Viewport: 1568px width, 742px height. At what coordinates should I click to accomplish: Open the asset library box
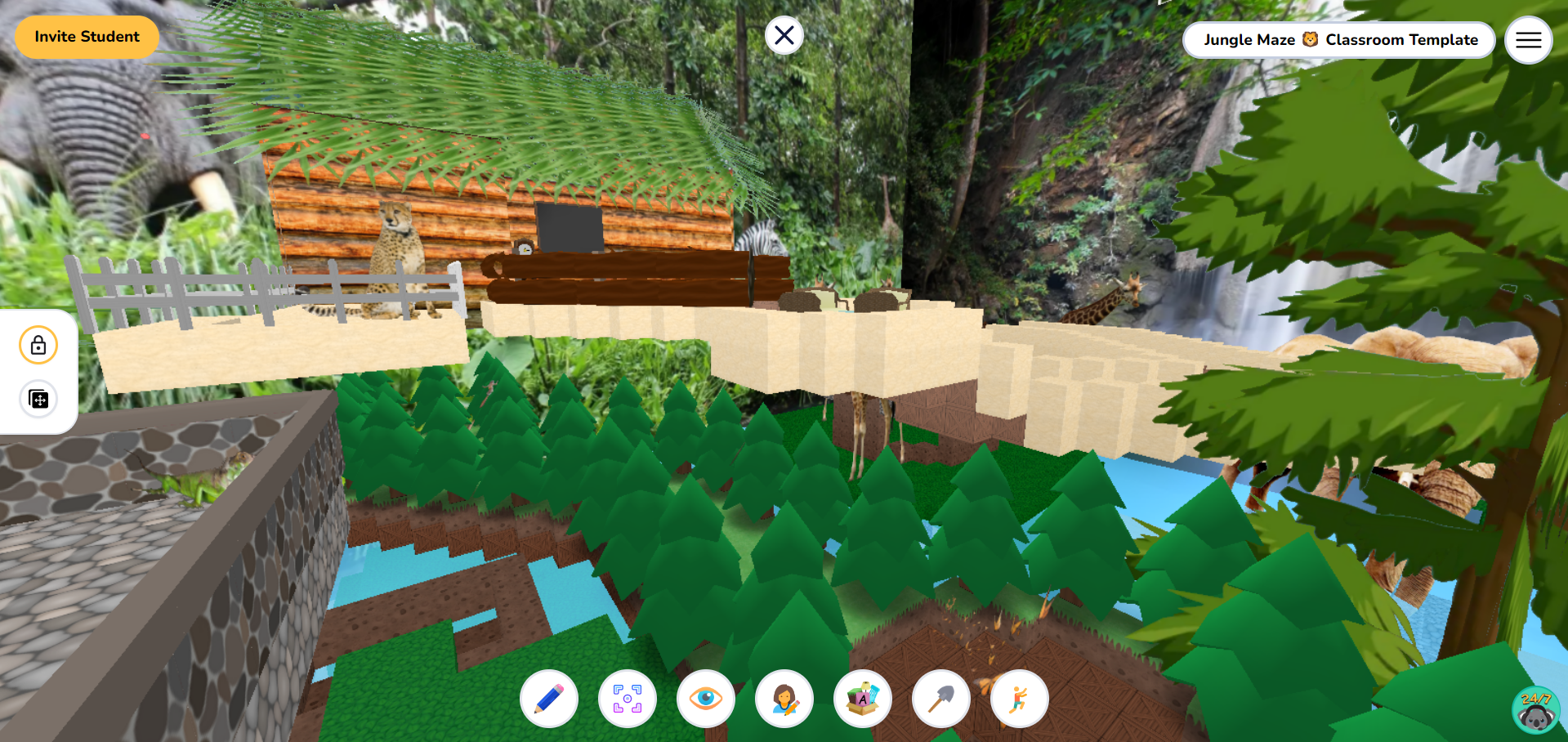pyautogui.click(x=863, y=699)
